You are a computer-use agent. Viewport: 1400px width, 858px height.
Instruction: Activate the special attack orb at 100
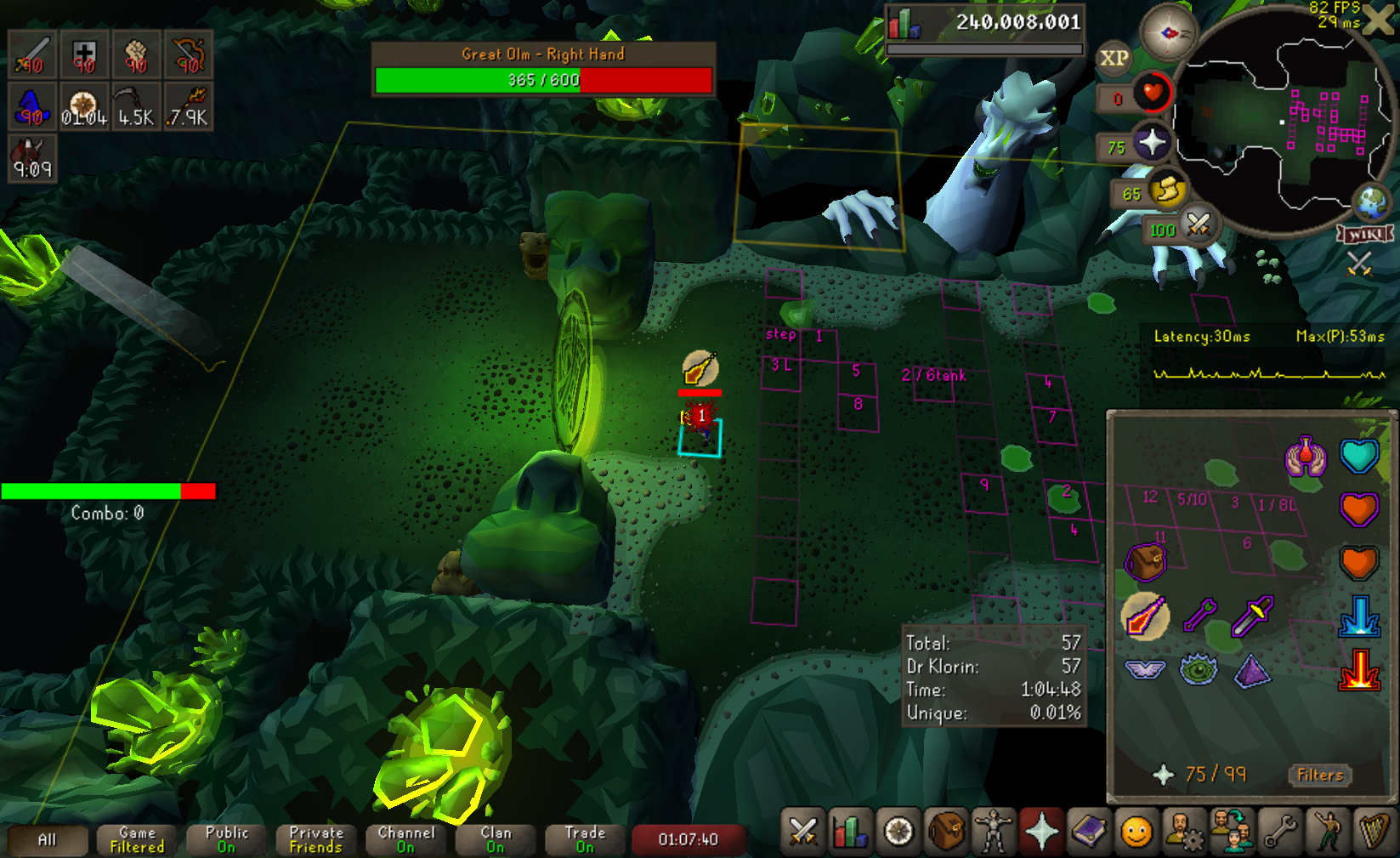(1198, 224)
